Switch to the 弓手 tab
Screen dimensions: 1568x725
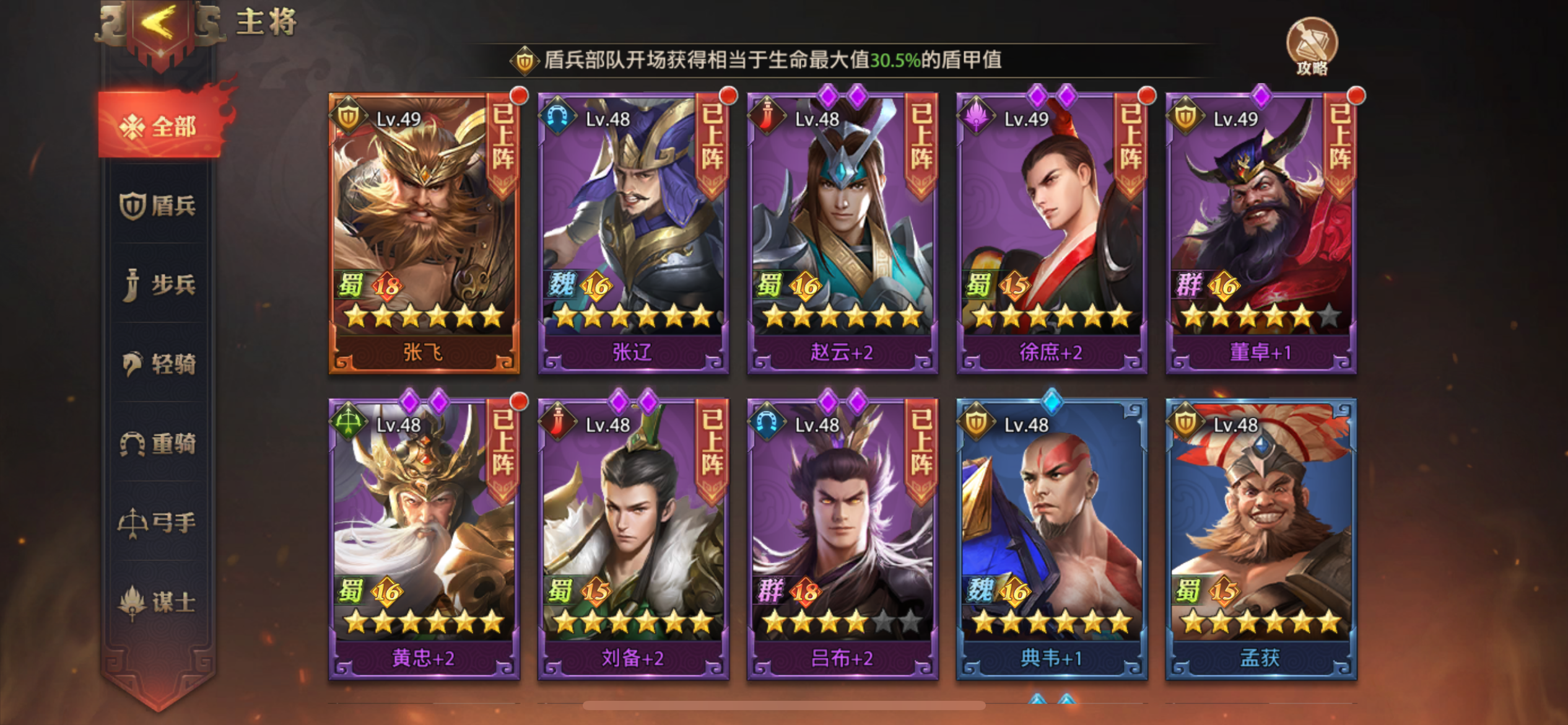[x=159, y=522]
